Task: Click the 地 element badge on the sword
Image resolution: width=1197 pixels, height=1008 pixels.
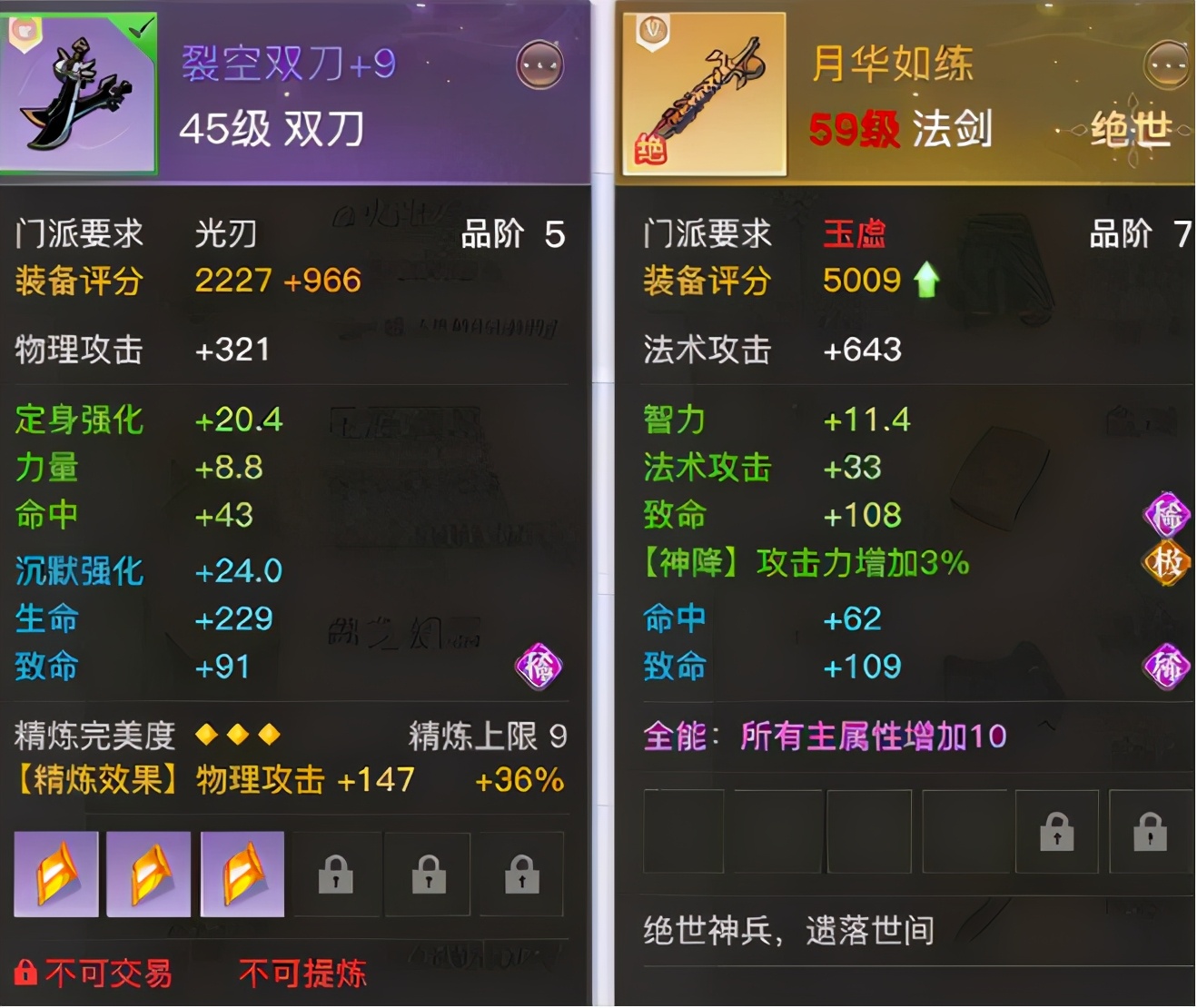Action: [650, 149]
